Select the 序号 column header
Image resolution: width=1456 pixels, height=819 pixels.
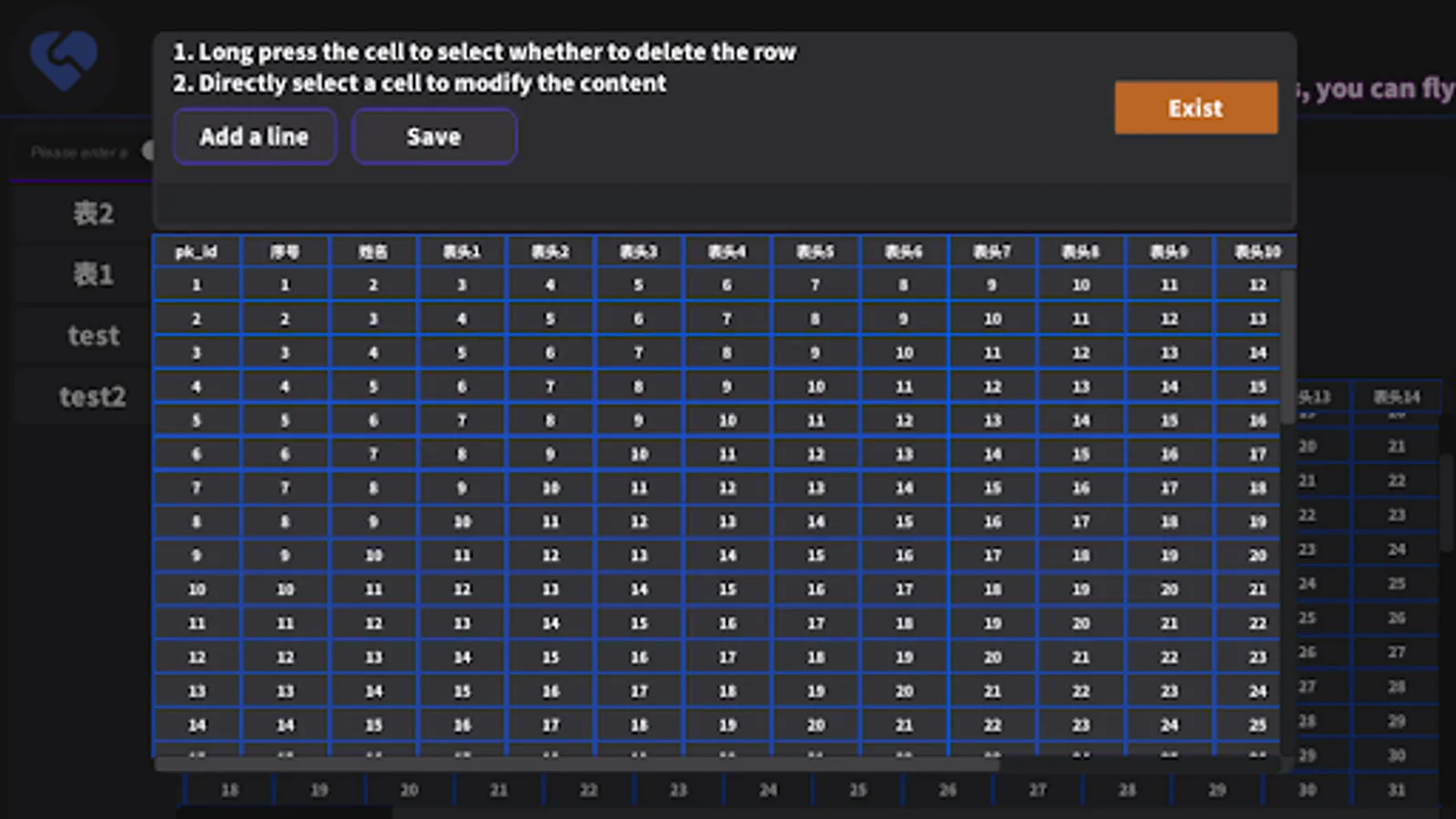(x=284, y=251)
